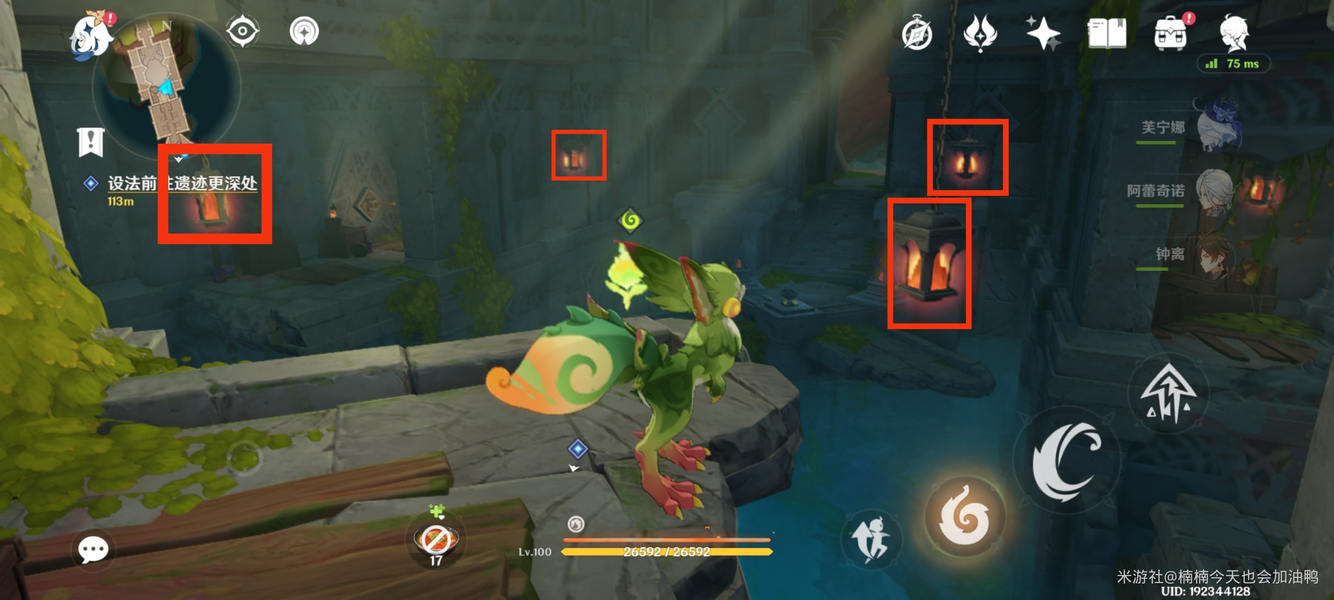Tap the transformation exit button

pos(869,538)
